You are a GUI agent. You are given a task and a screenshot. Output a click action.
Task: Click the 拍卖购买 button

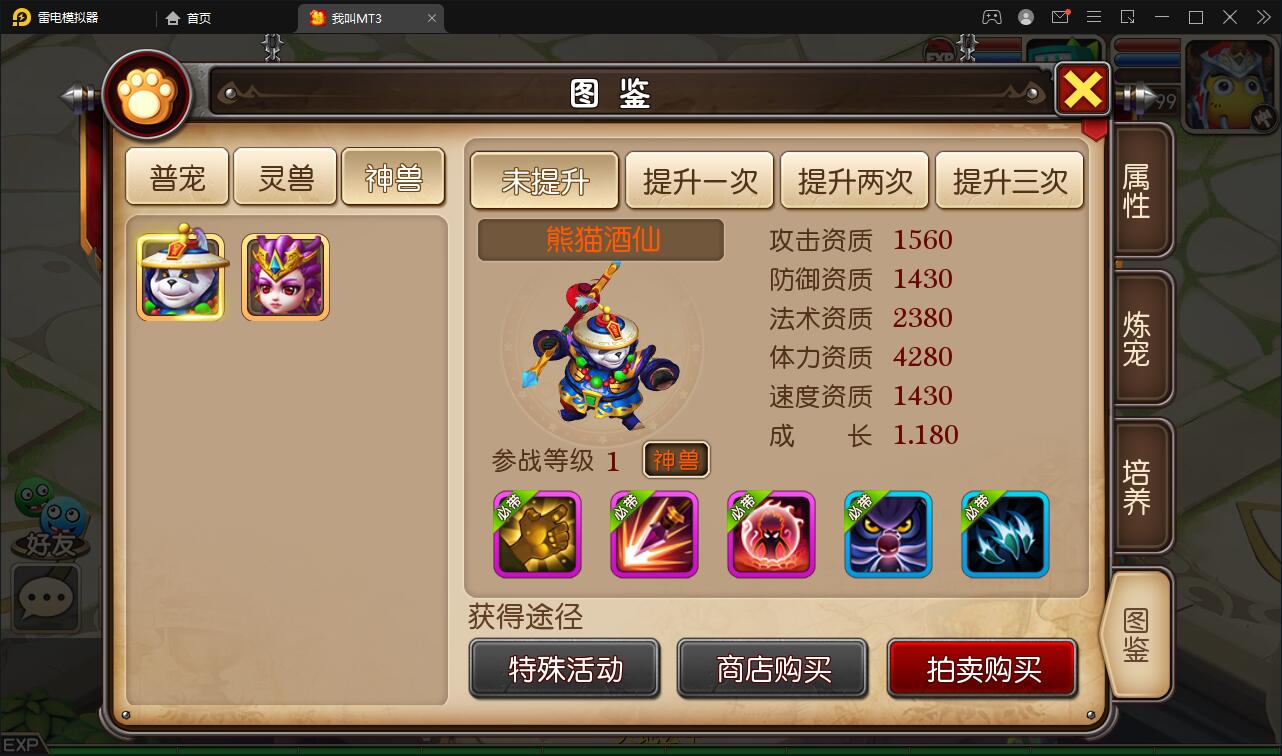[982, 669]
